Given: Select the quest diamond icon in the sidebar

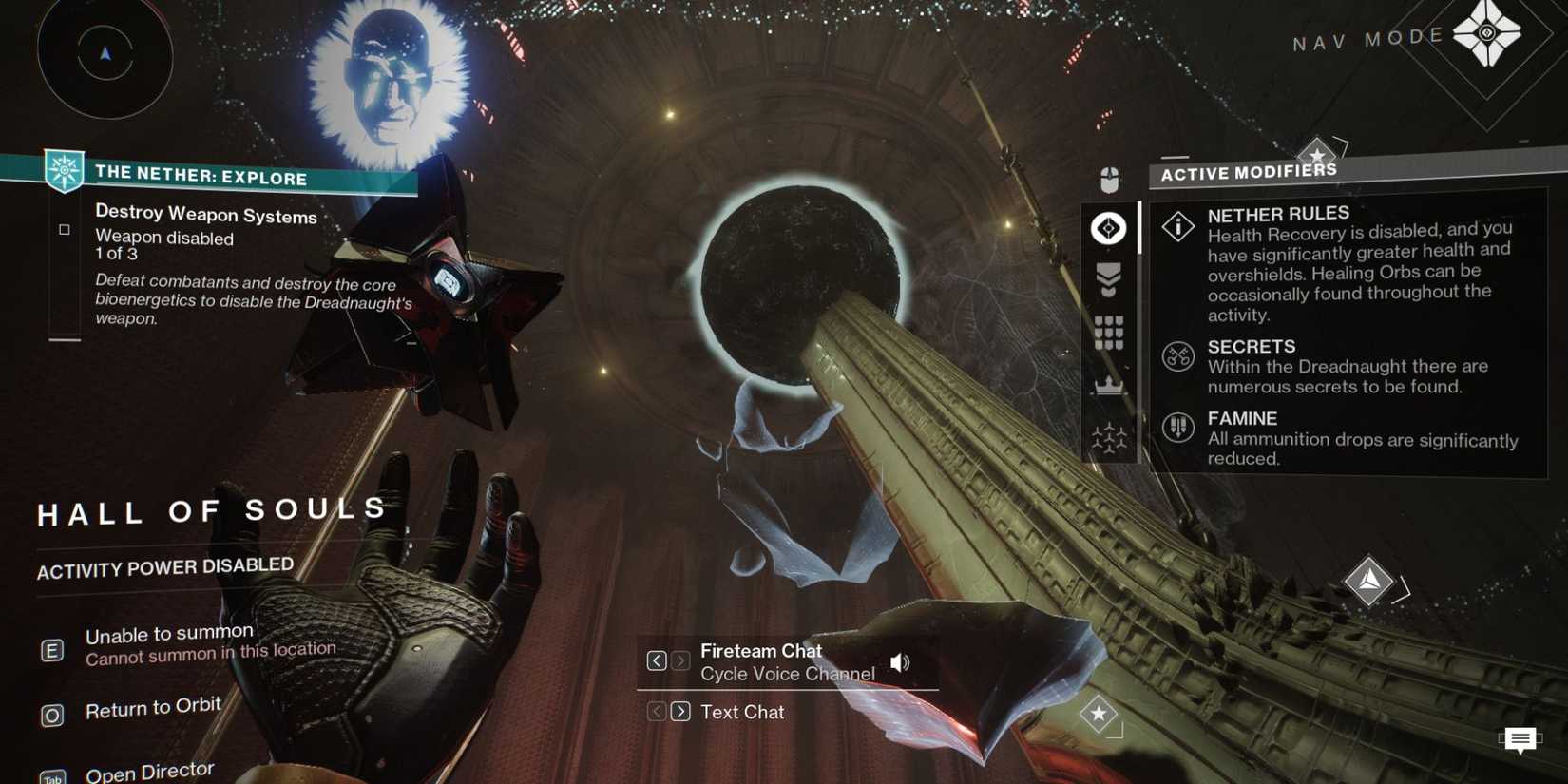Looking at the screenshot, I should [x=1107, y=228].
